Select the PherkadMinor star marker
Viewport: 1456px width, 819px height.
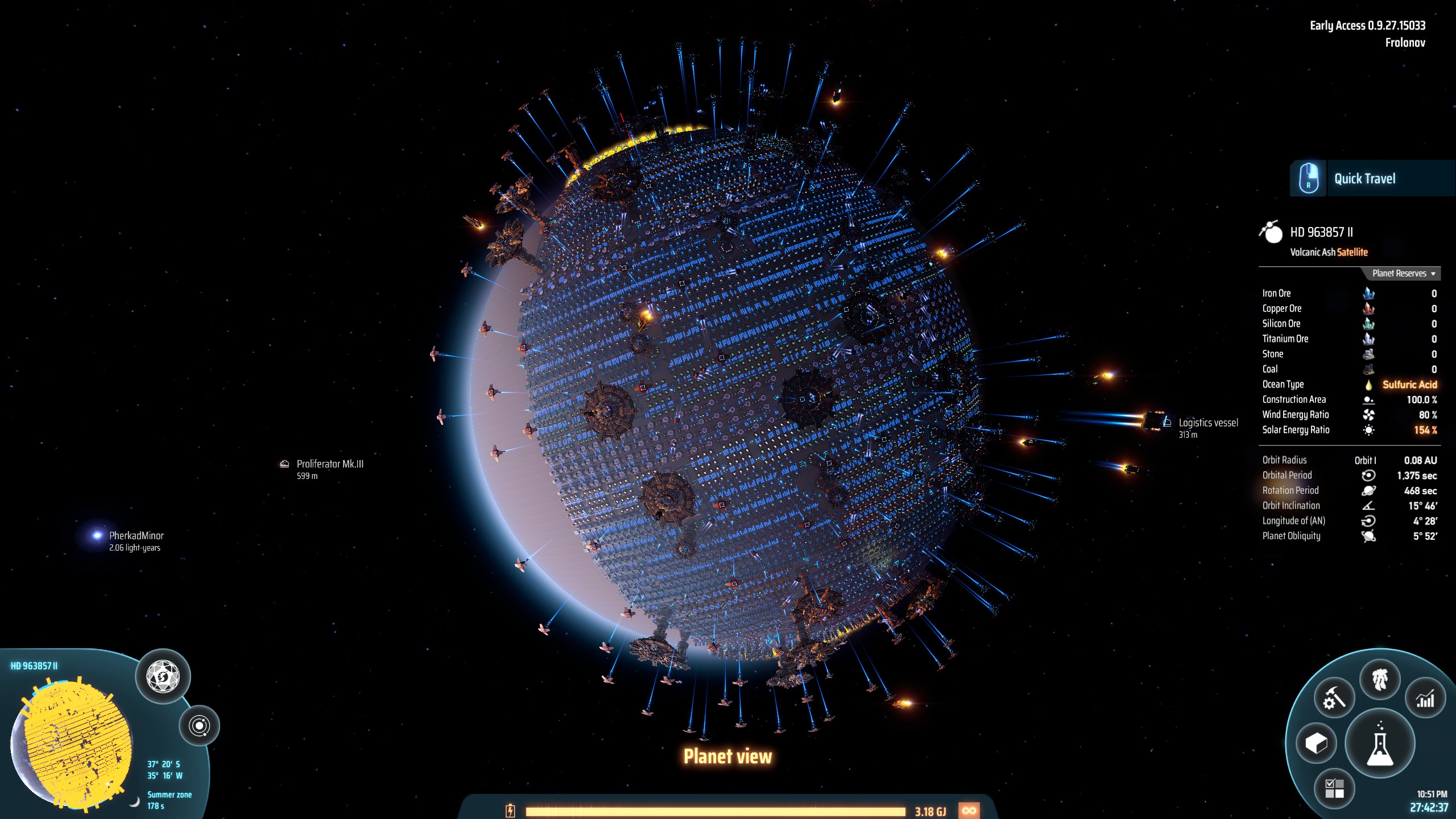pyautogui.click(x=97, y=535)
